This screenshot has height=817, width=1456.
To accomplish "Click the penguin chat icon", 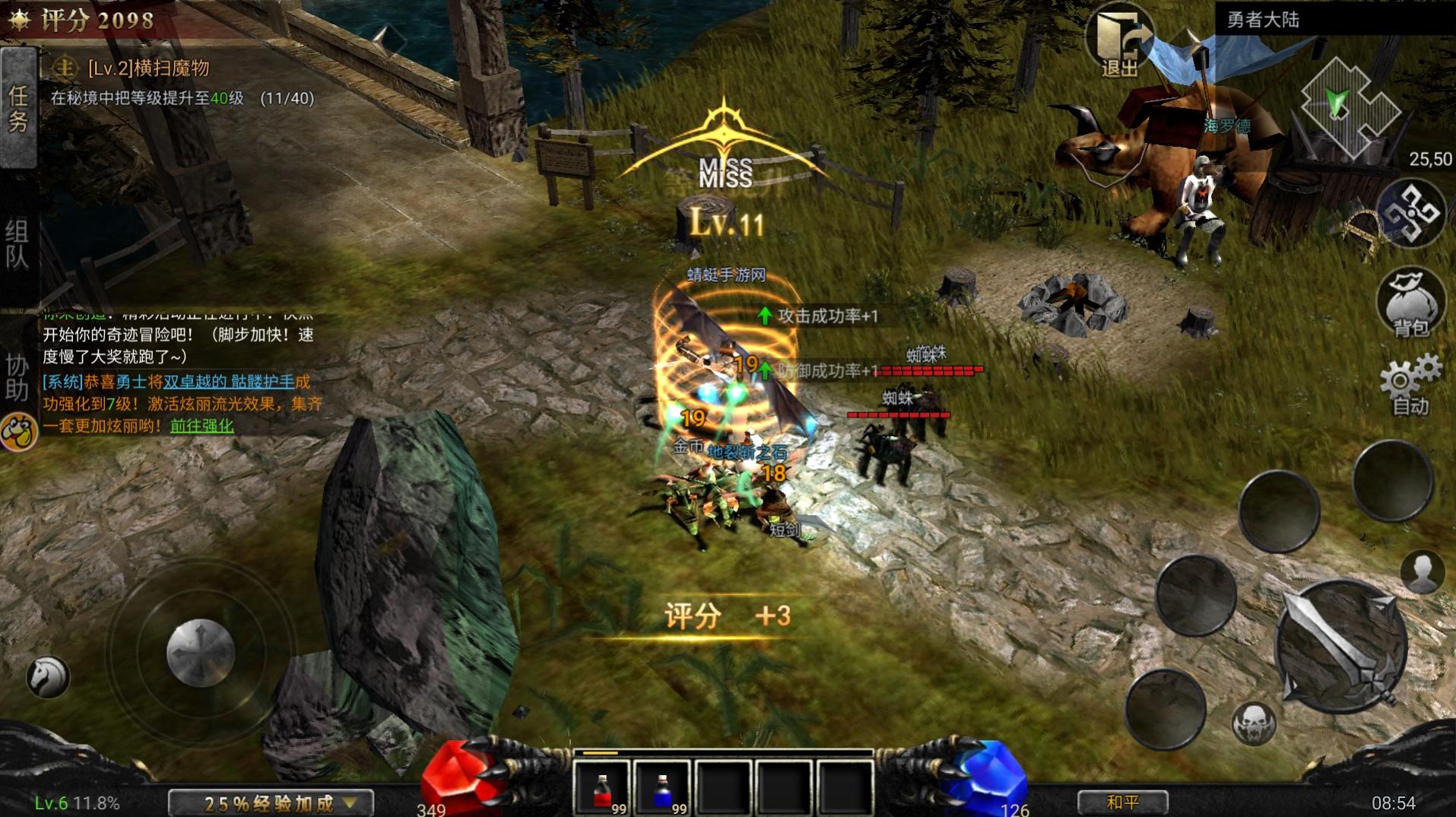I will (x=18, y=432).
